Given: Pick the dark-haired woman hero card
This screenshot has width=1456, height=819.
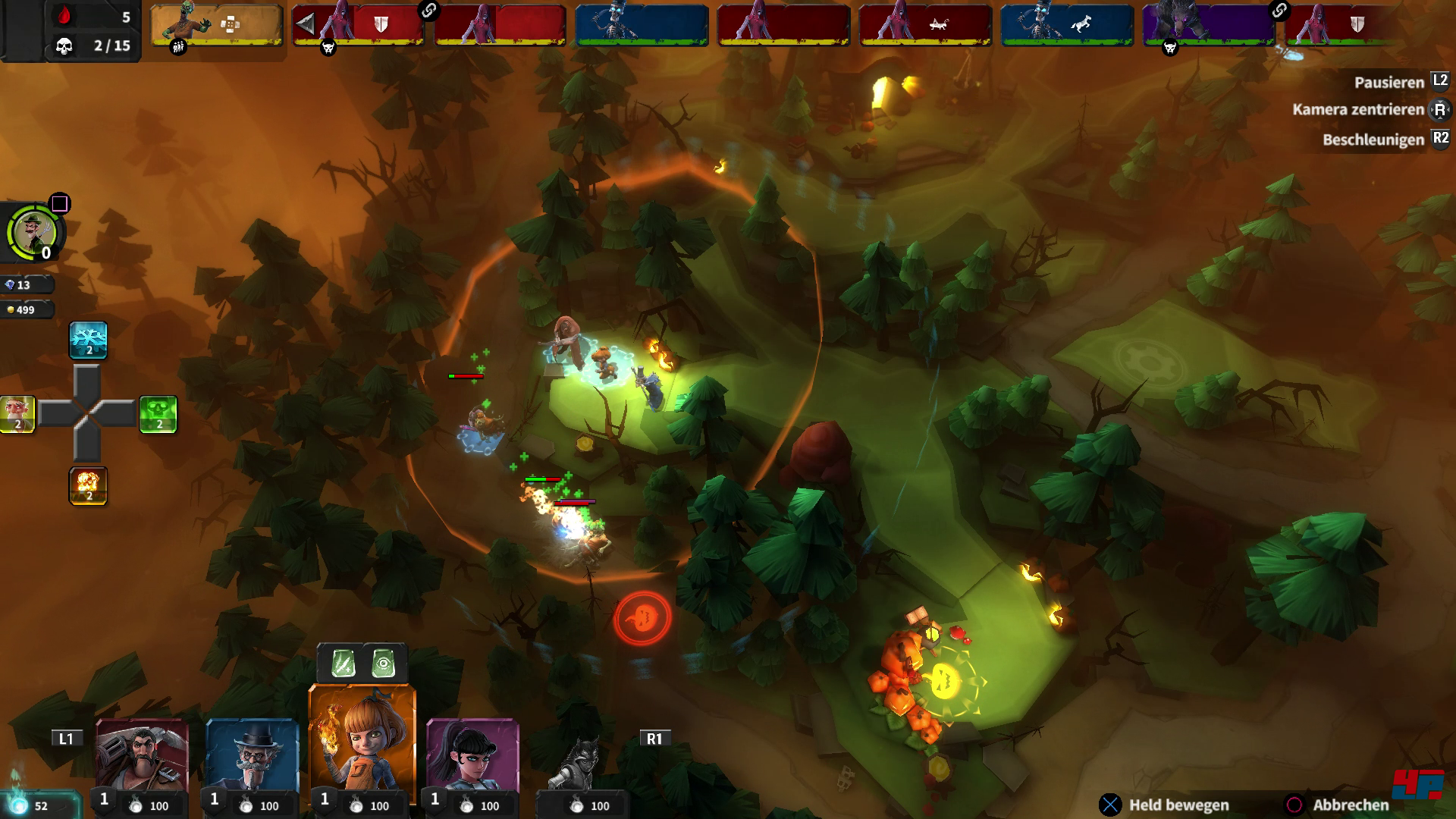Looking at the screenshot, I should [472, 758].
